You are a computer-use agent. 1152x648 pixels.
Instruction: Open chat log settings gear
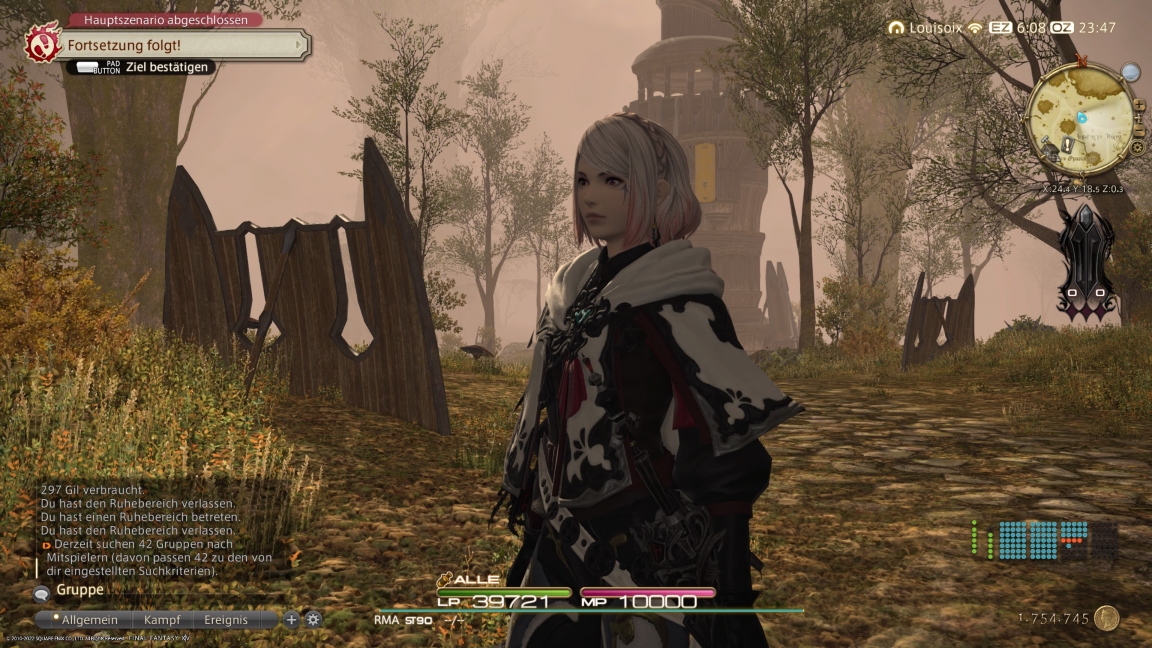click(313, 620)
